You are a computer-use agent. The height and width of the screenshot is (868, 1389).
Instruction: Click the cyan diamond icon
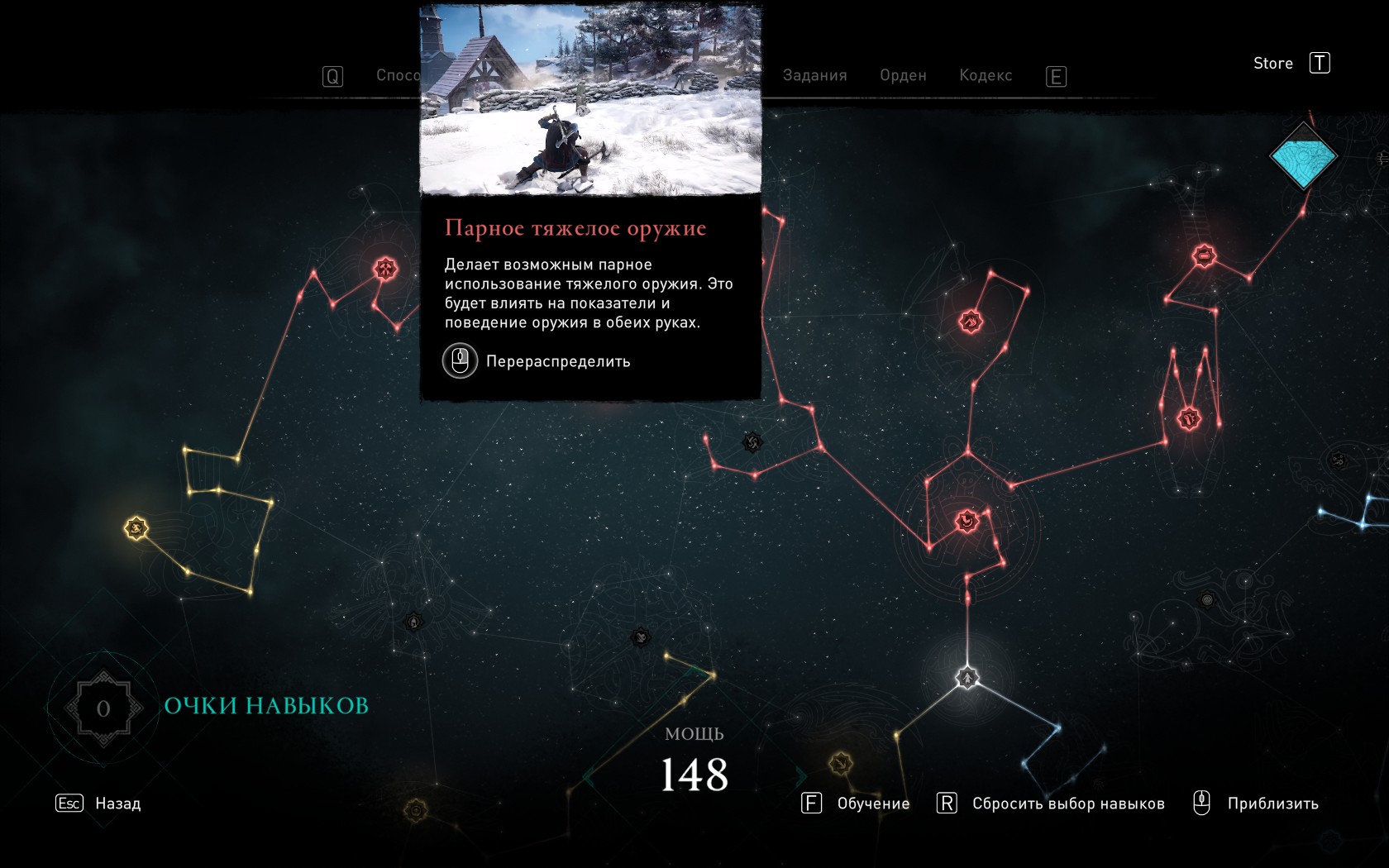click(x=1303, y=156)
